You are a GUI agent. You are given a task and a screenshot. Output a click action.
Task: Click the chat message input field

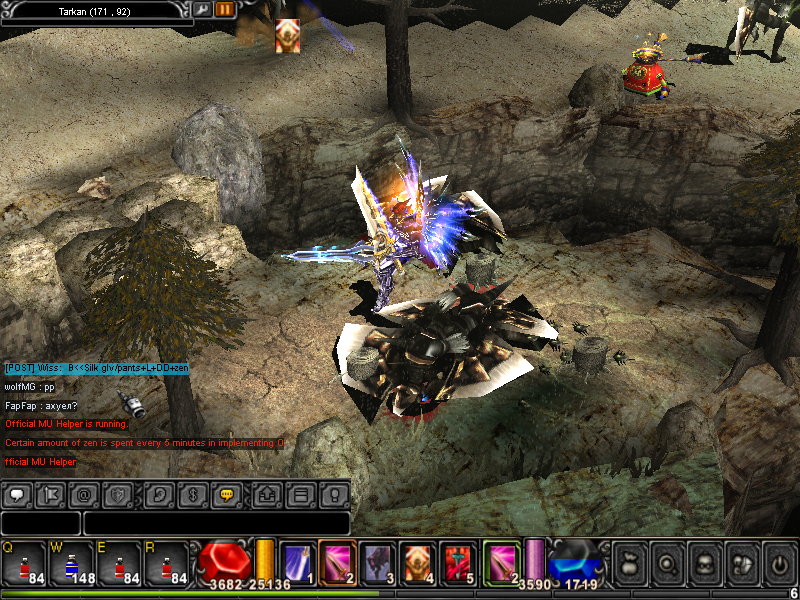click(x=216, y=523)
